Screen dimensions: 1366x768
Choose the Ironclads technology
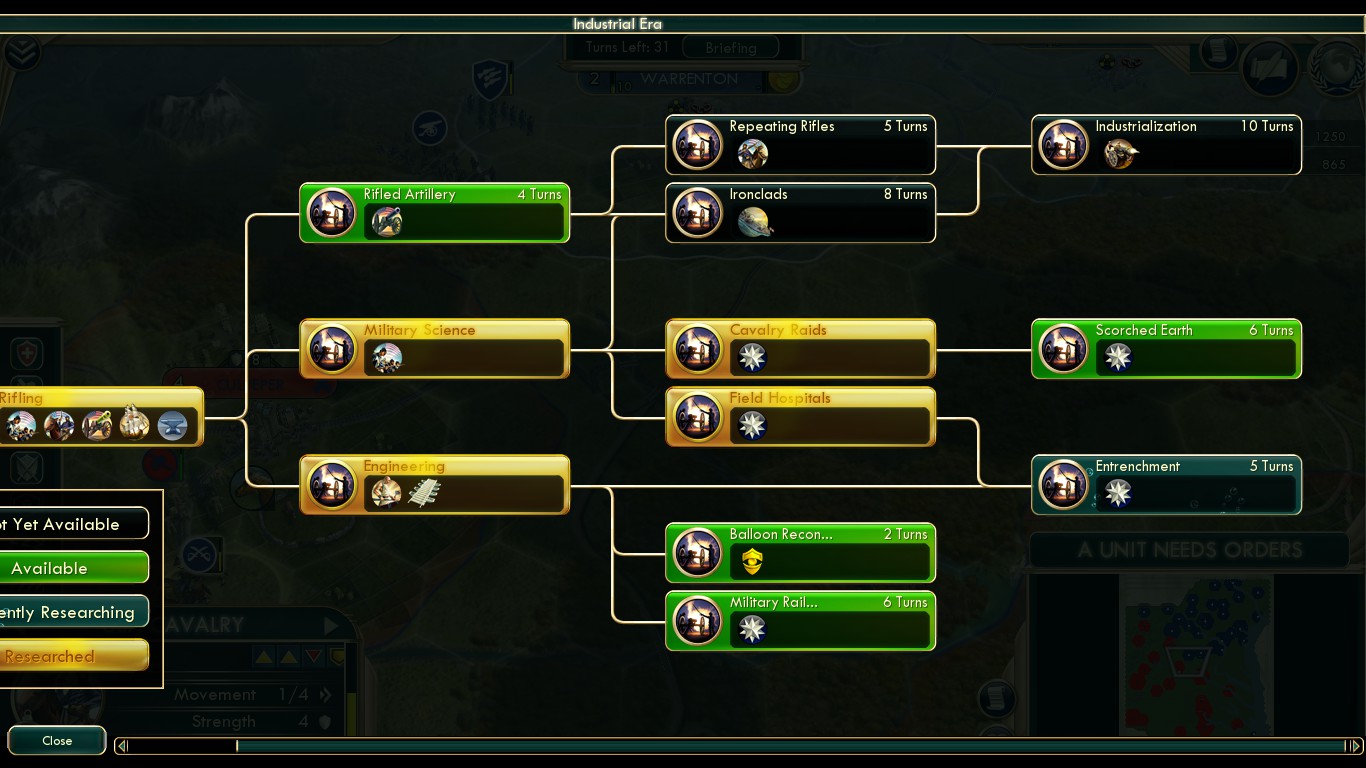[x=800, y=212]
